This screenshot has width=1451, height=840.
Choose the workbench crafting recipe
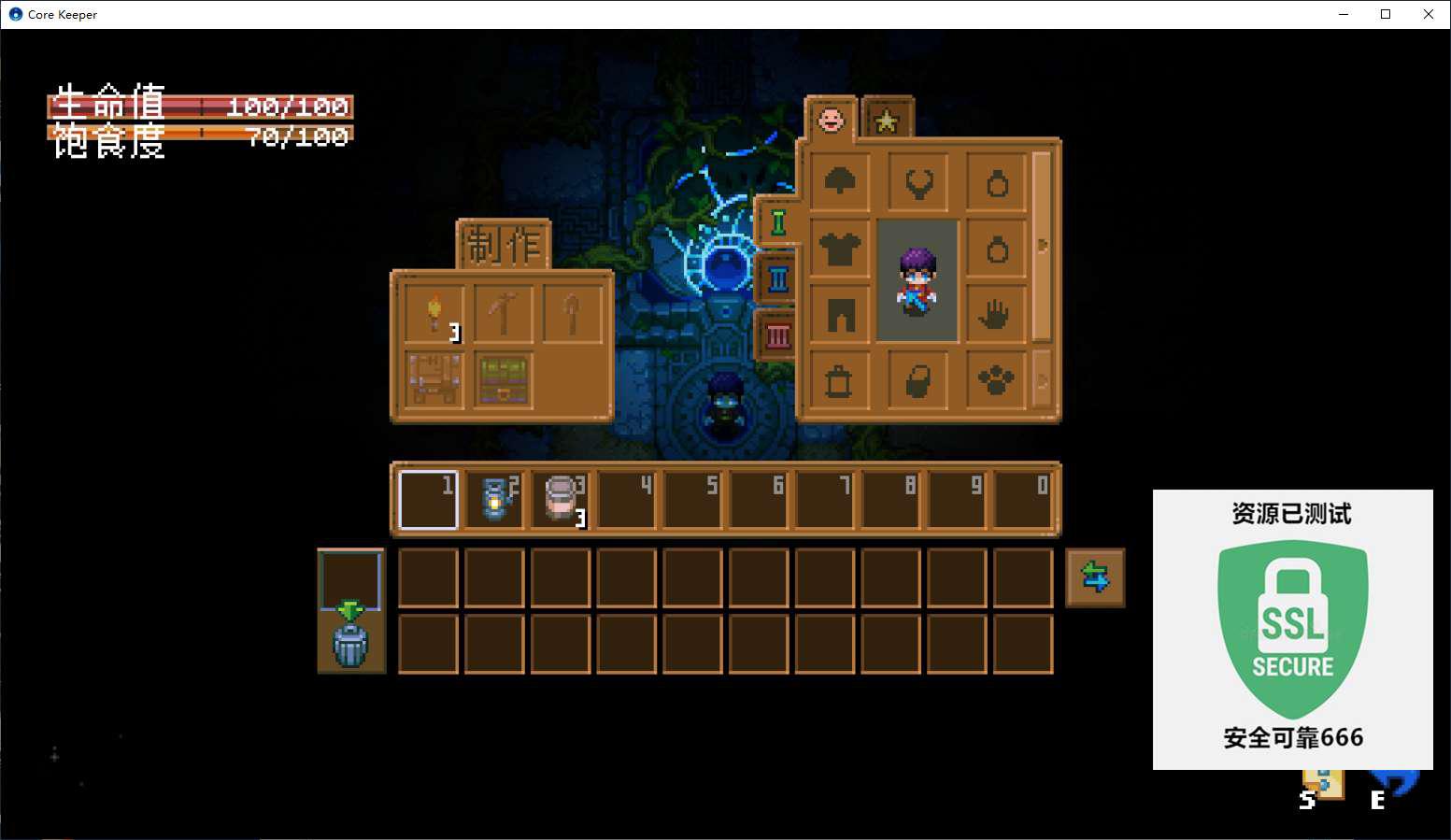tap(434, 379)
